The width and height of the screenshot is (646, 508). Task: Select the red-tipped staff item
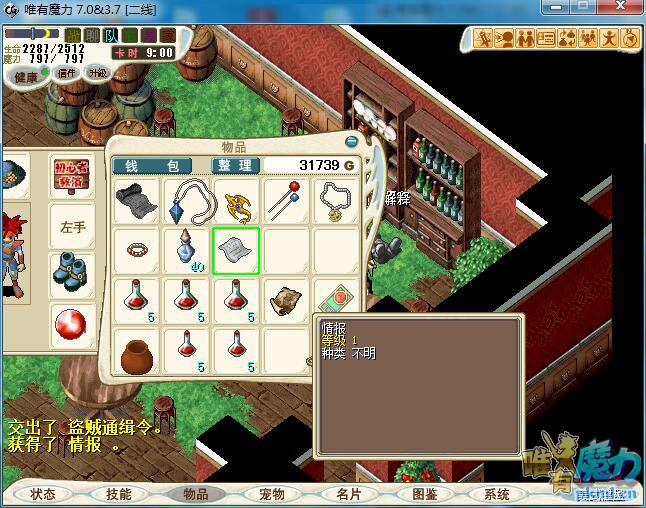(x=287, y=200)
